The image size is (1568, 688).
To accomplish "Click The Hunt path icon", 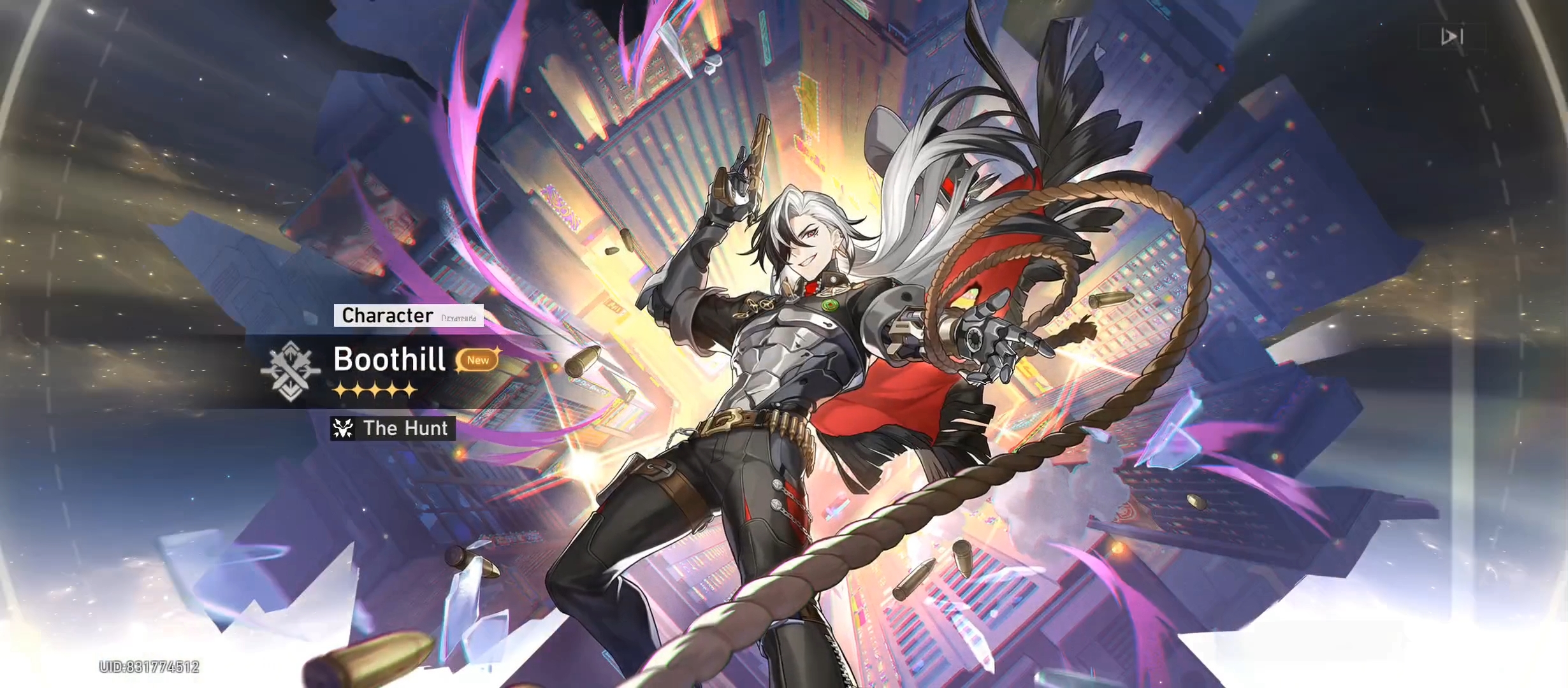I will pyautogui.click(x=342, y=429).
